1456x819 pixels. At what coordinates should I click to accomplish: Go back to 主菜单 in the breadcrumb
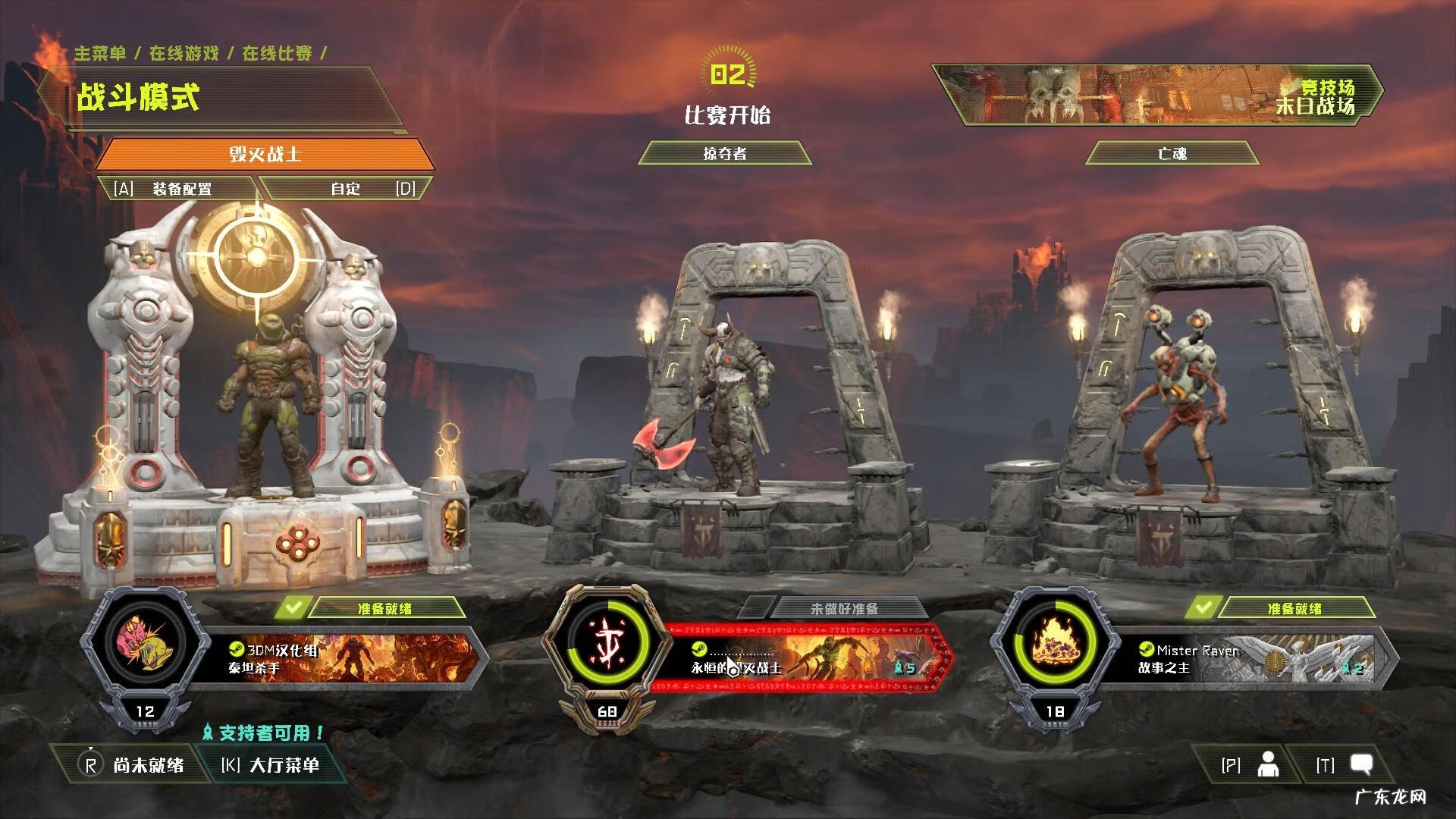100,53
